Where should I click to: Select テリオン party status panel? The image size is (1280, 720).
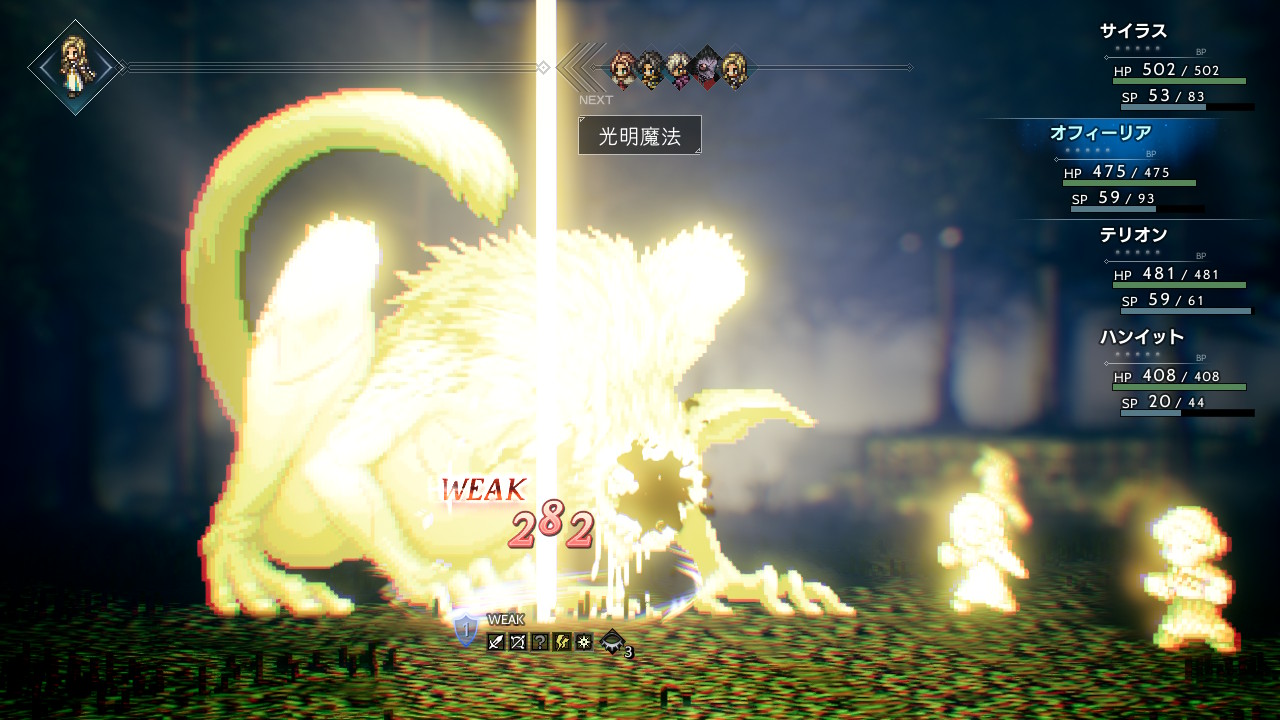point(1176,270)
